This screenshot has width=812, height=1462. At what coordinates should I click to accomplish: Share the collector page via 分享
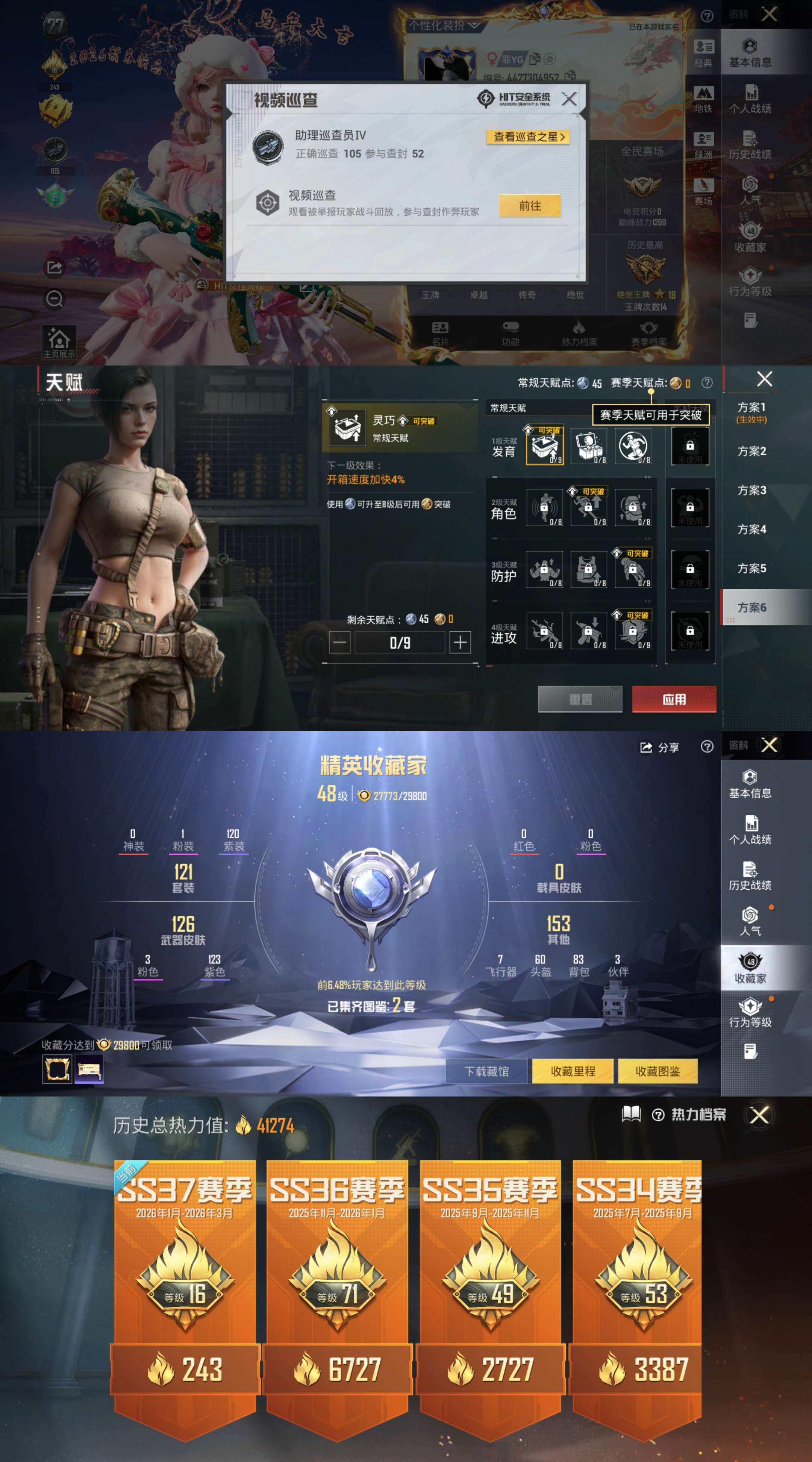click(659, 748)
